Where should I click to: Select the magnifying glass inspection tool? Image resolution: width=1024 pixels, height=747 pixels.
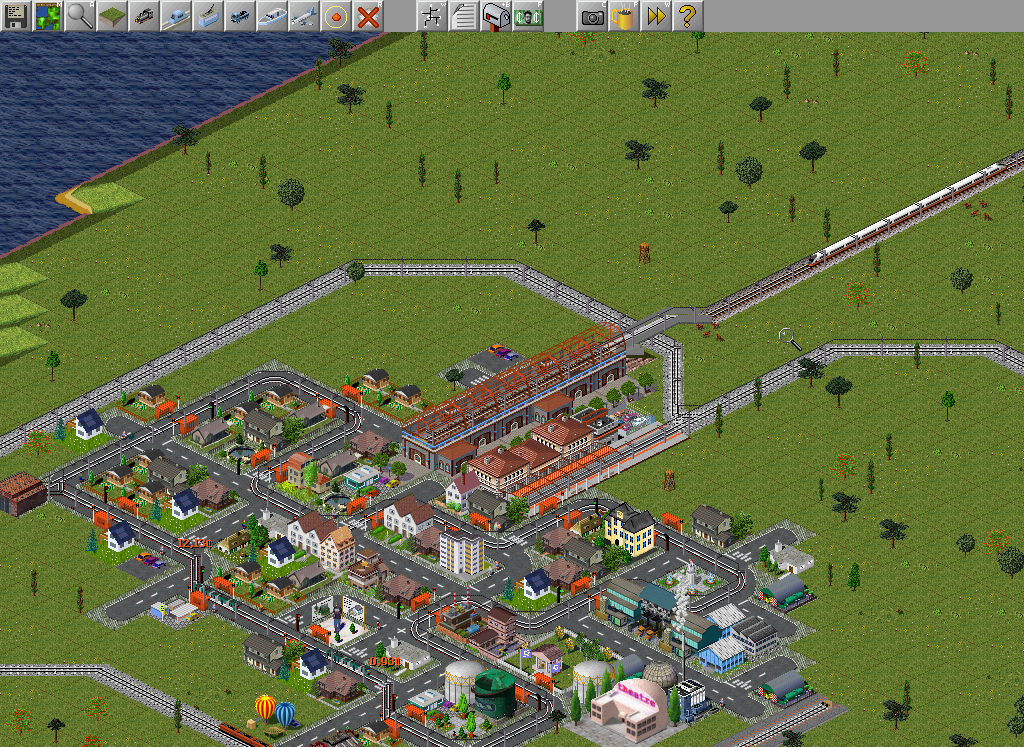click(80, 16)
